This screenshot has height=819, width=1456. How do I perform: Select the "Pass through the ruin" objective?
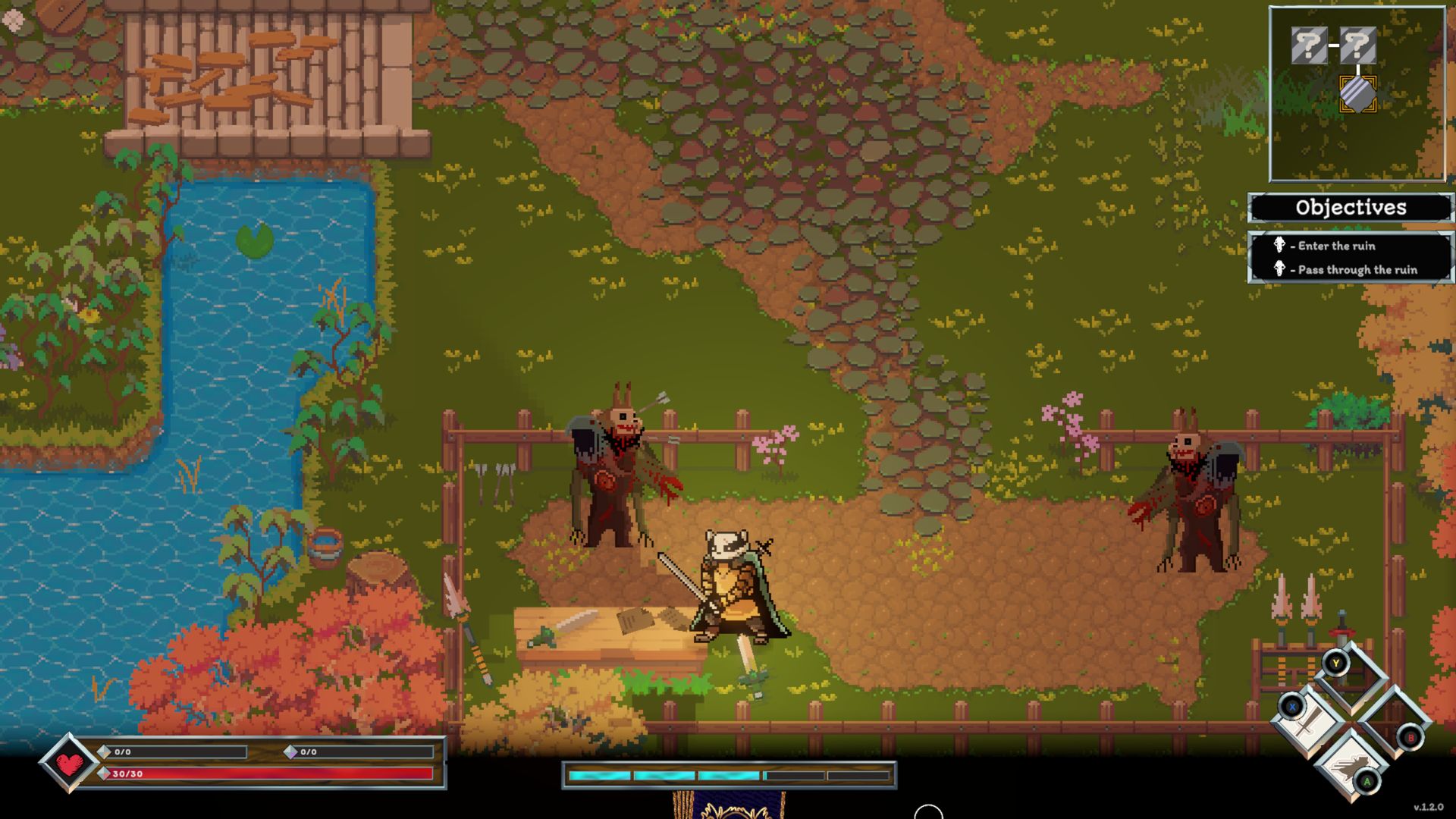coord(1357,270)
